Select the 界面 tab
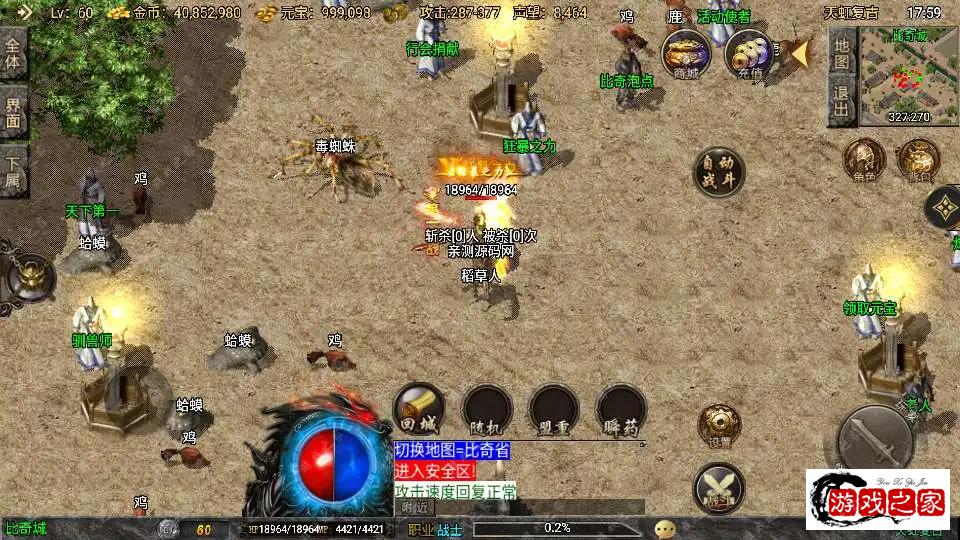This screenshot has height=540, width=960. [13, 111]
